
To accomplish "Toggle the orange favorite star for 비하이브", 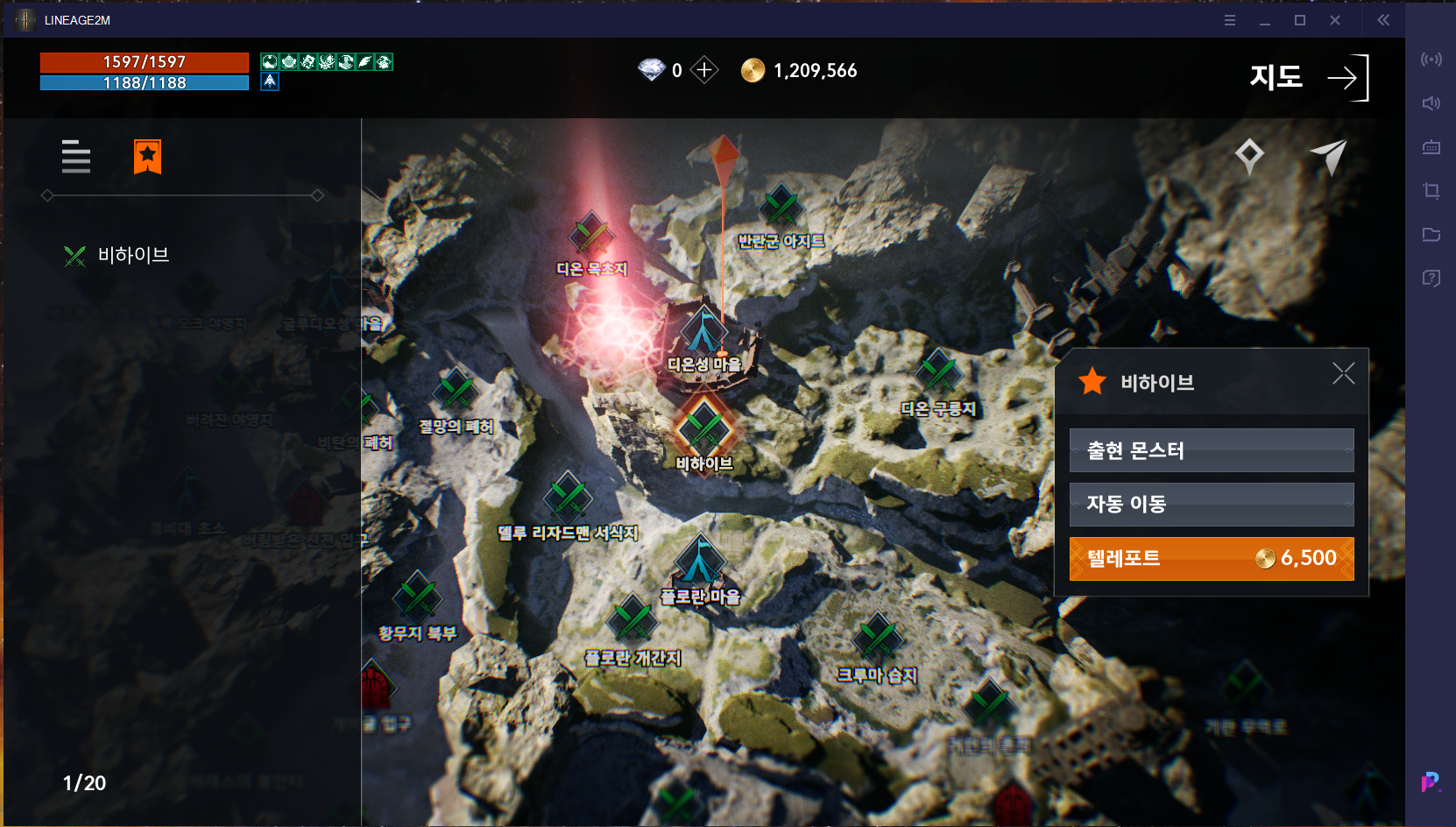I will pos(1092,382).
